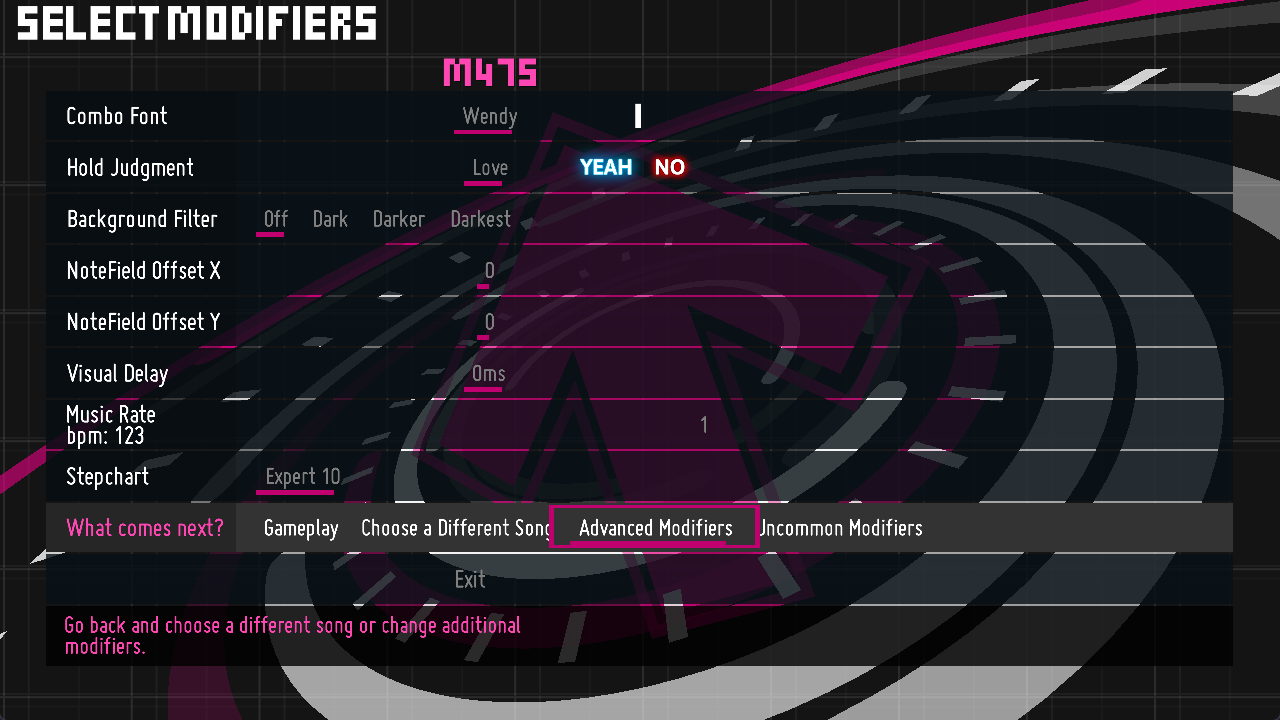Image resolution: width=1280 pixels, height=720 pixels.
Task: Select Choose a Different Song
Action: pos(456,528)
